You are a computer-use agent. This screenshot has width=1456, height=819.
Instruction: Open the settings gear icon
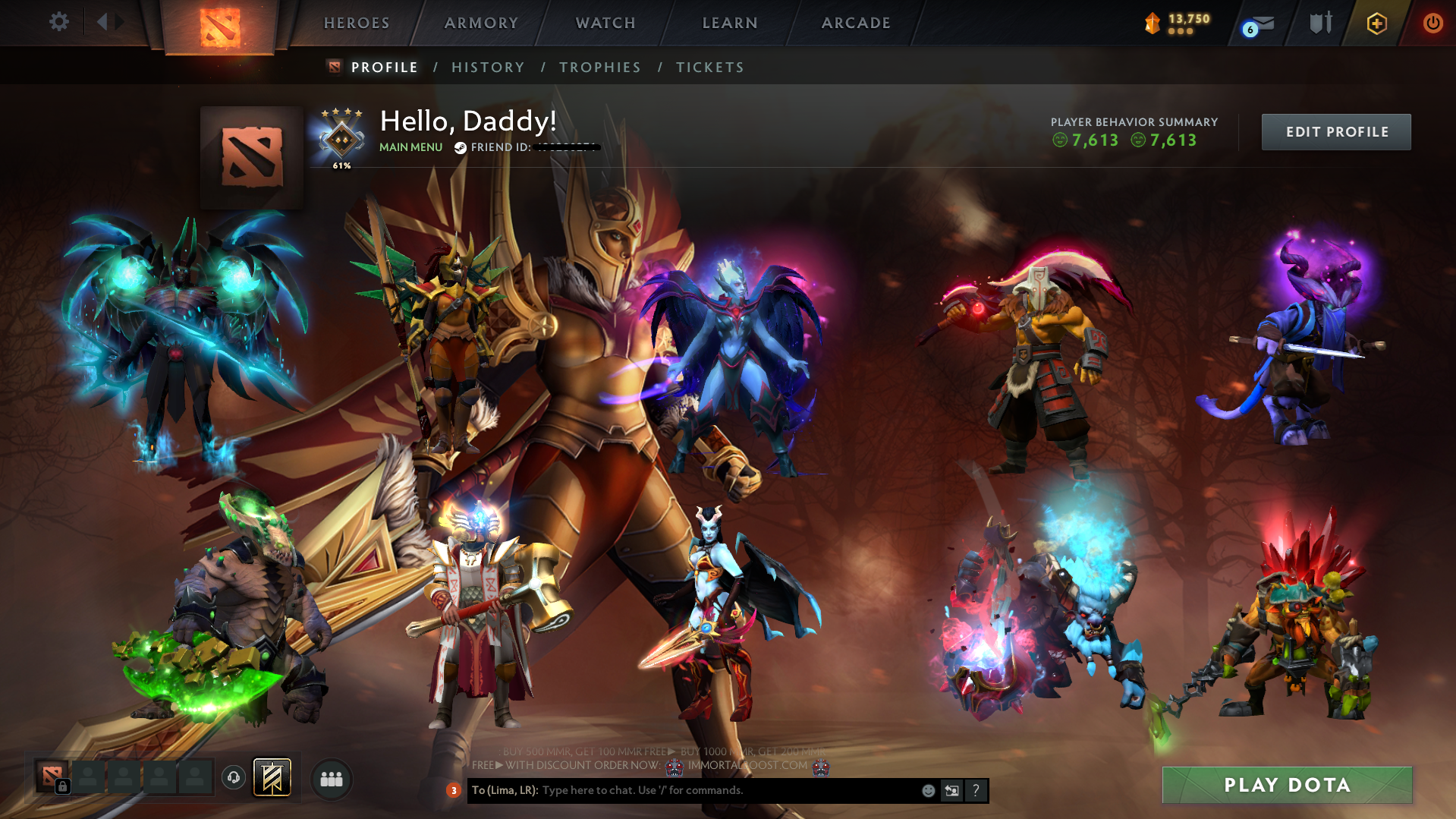(58, 23)
